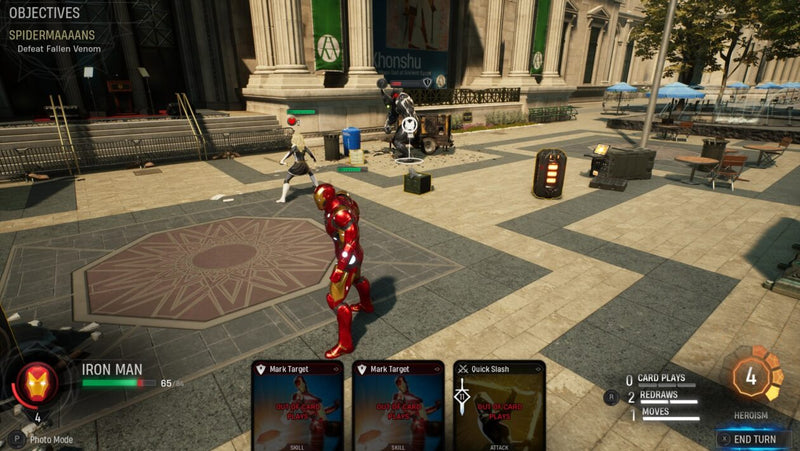Select the Quick Slash attack card
The image size is (800, 451).
(x=499, y=405)
